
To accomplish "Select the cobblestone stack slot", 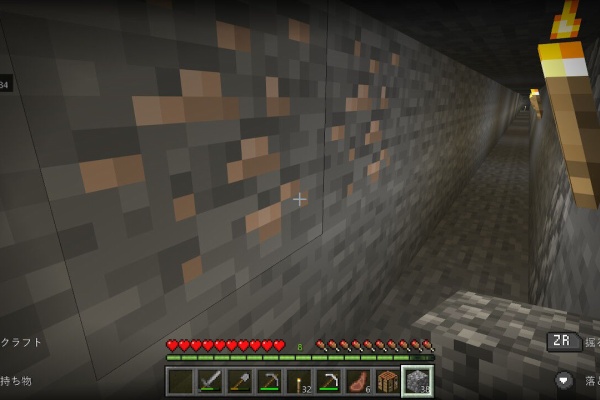I will tap(416, 381).
